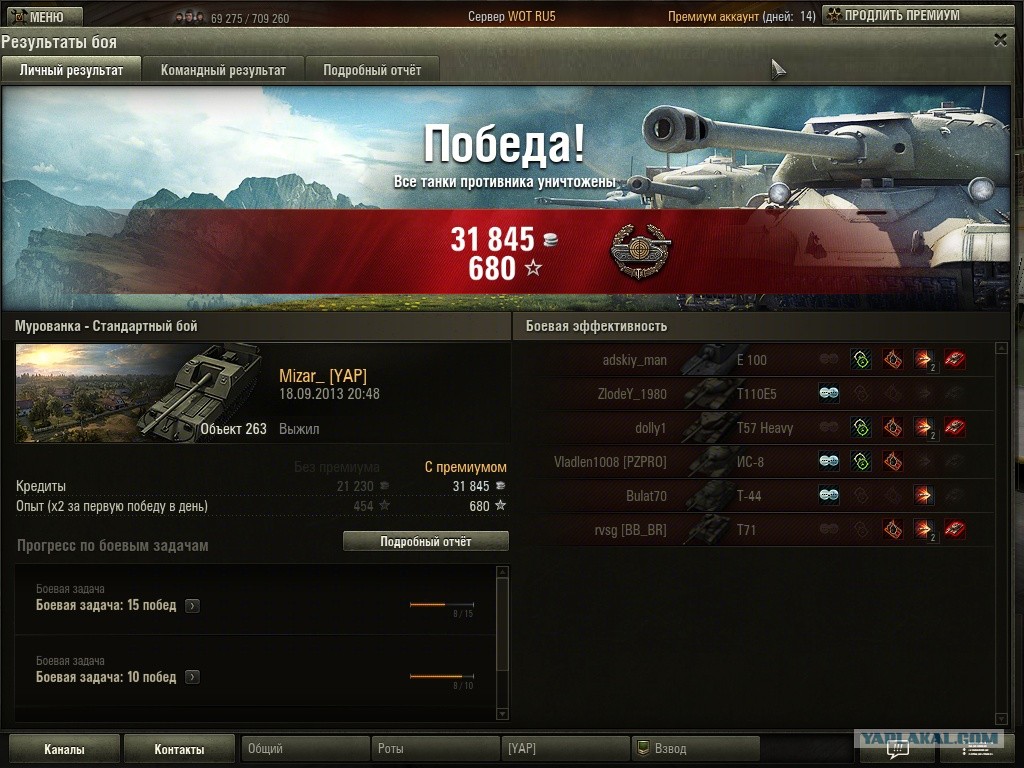Open the Взвод platoon chat tab
The image size is (1024, 768).
695,749
